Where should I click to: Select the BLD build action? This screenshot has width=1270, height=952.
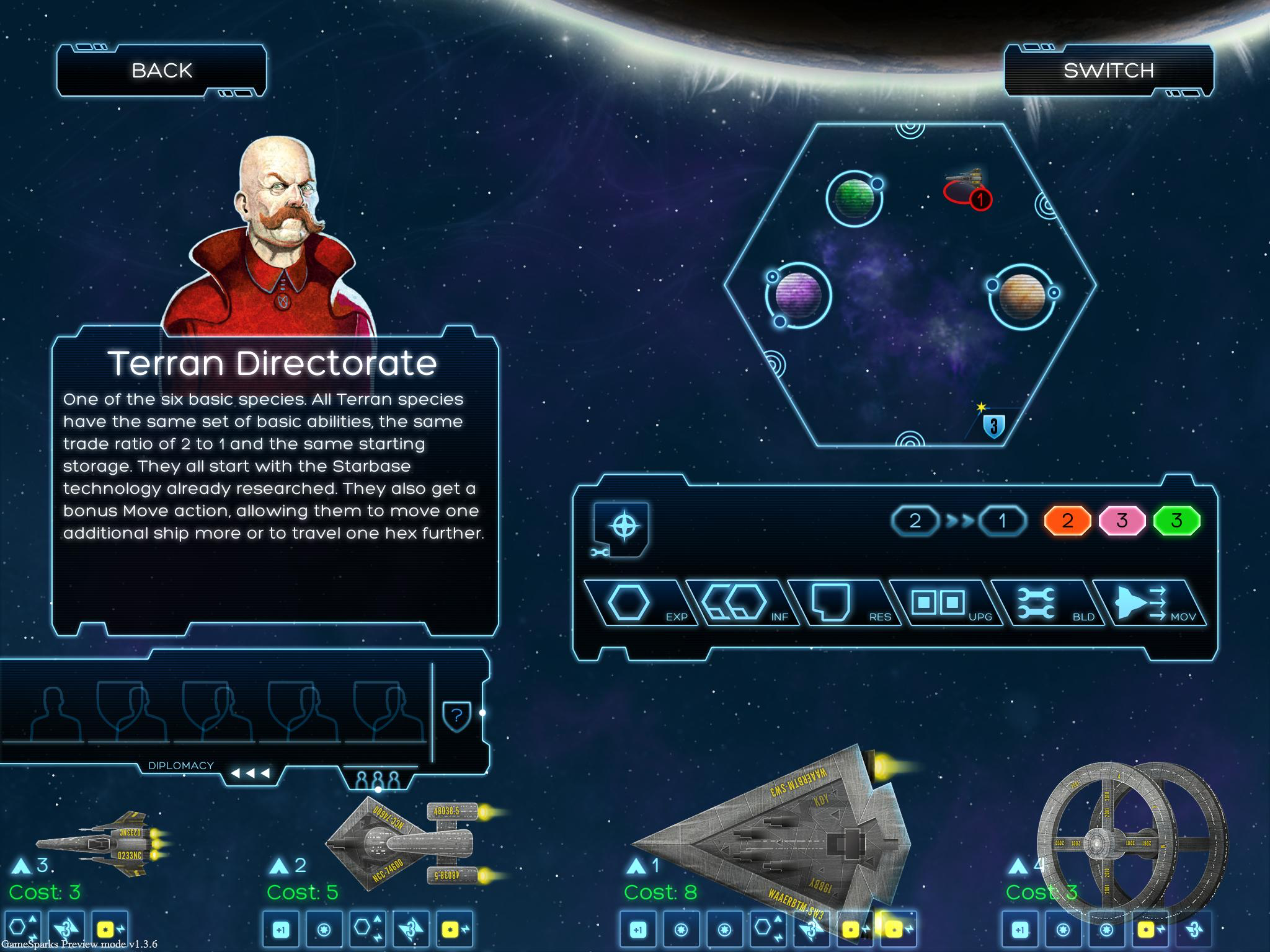pos(1046,603)
